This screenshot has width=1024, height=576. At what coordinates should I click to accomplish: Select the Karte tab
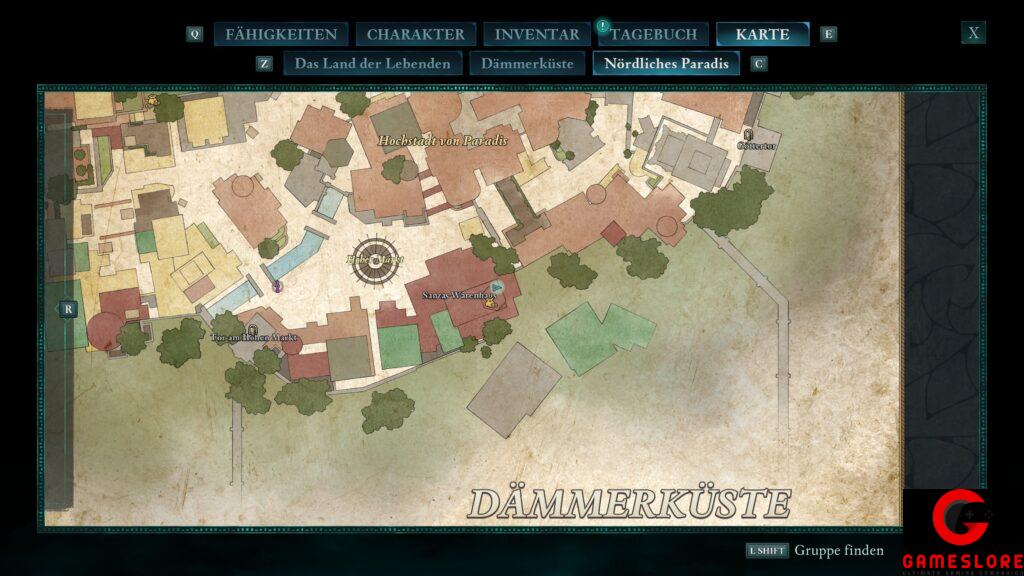(762, 34)
